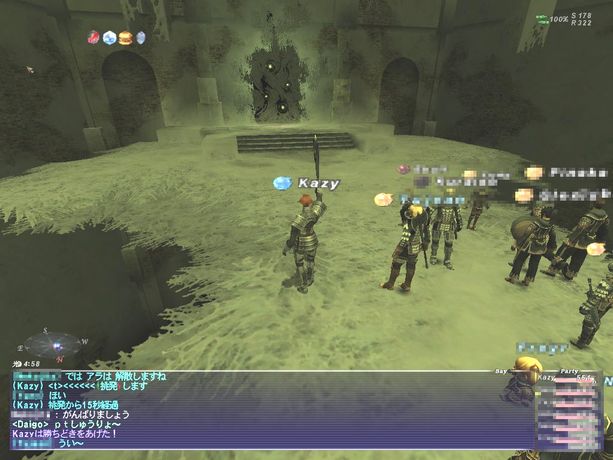Image resolution: width=613 pixels, height=460 pixels.
Task: Click the green connection signal icon
Action: tap(541, 18)
